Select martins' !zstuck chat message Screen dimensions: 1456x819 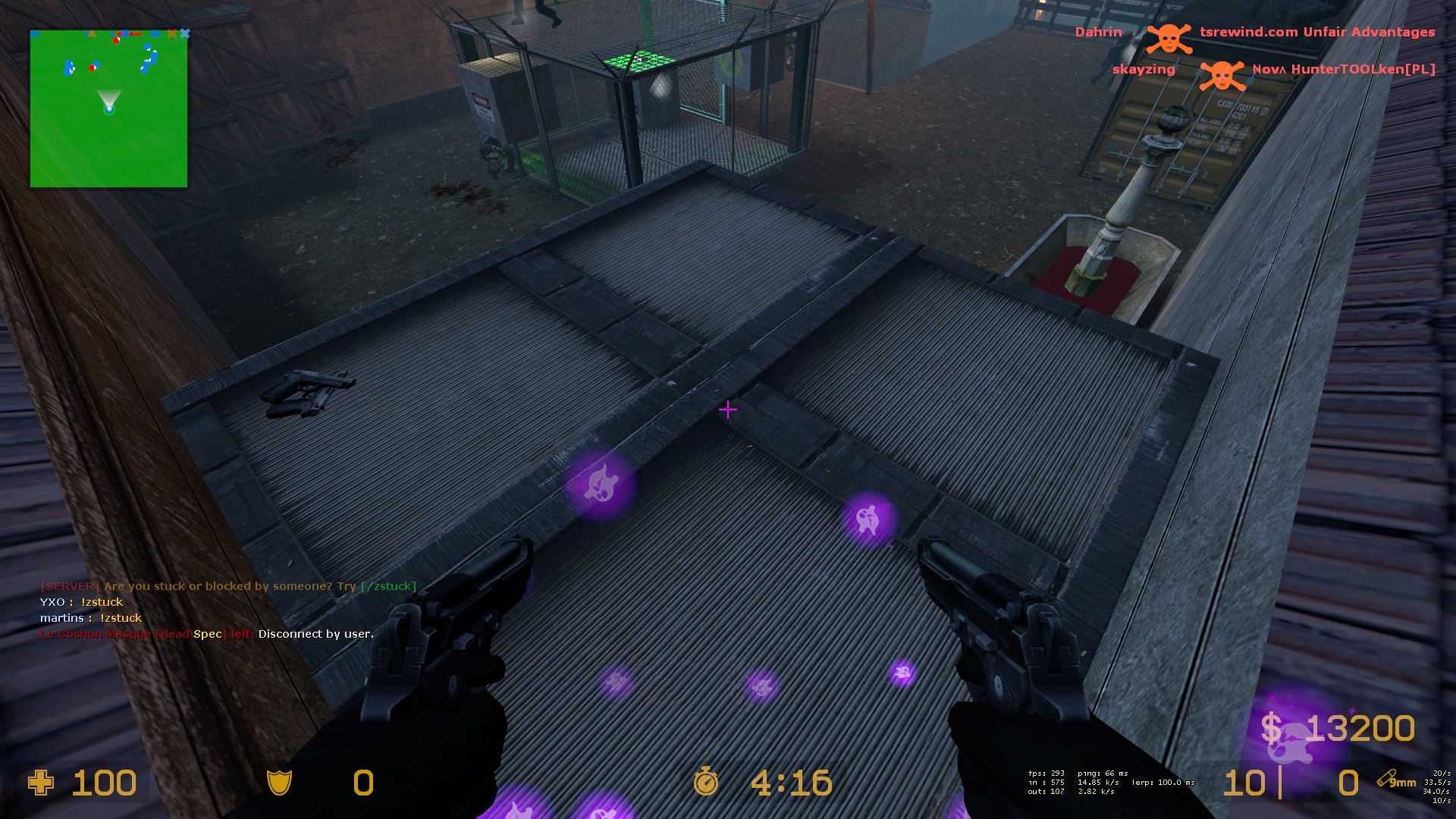tap(91, 618)
